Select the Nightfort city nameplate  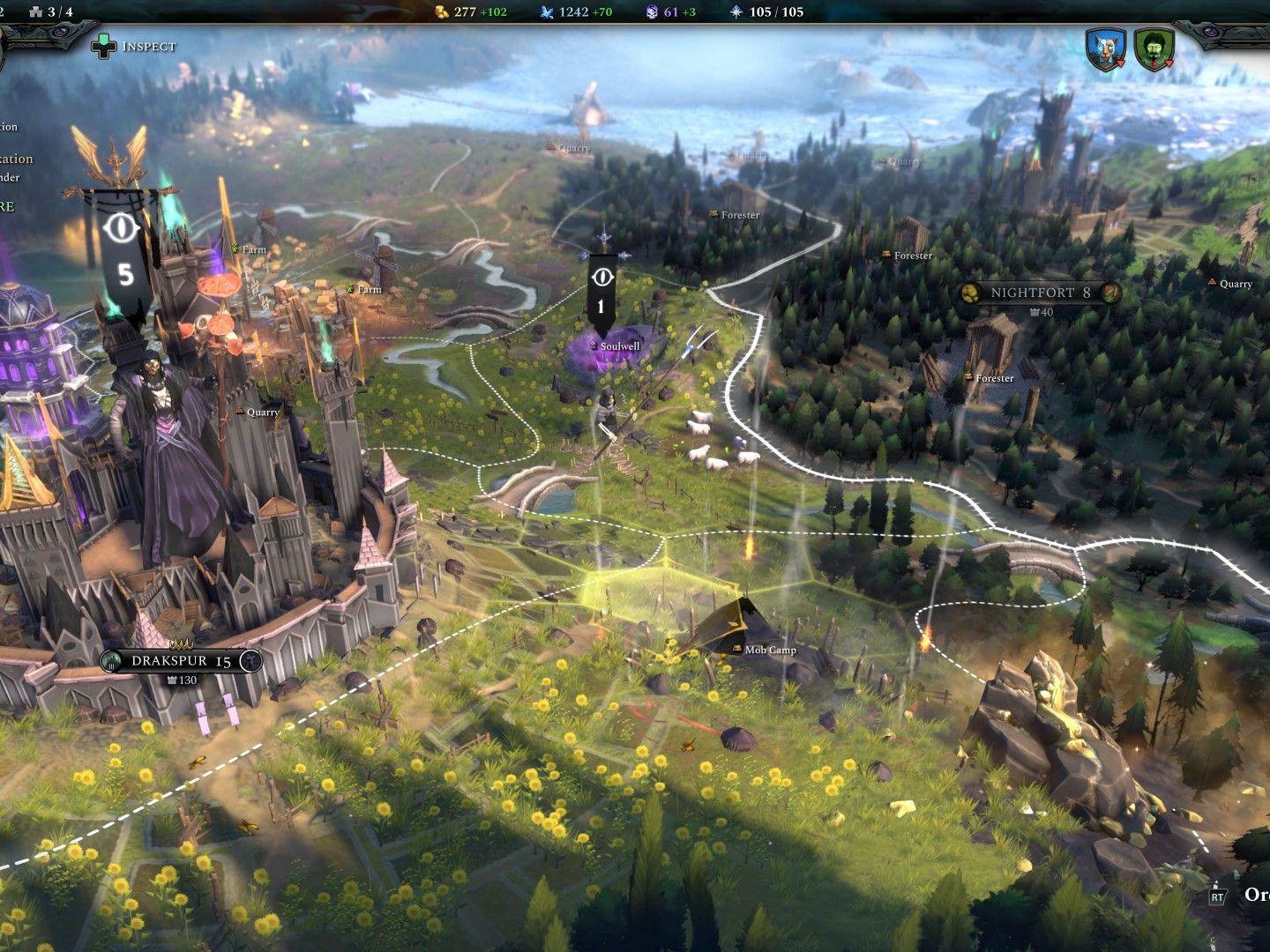pyautogui.click(x=1039, y=293)
